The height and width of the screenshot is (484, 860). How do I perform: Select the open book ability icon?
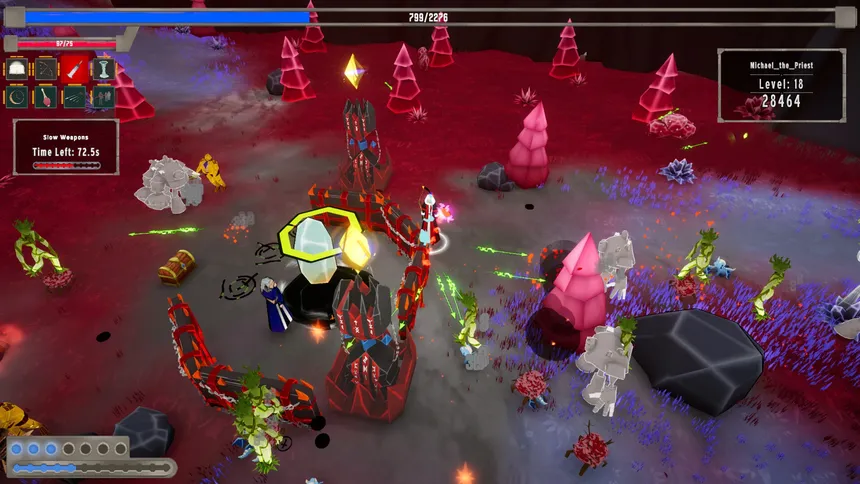pos(17,69)
